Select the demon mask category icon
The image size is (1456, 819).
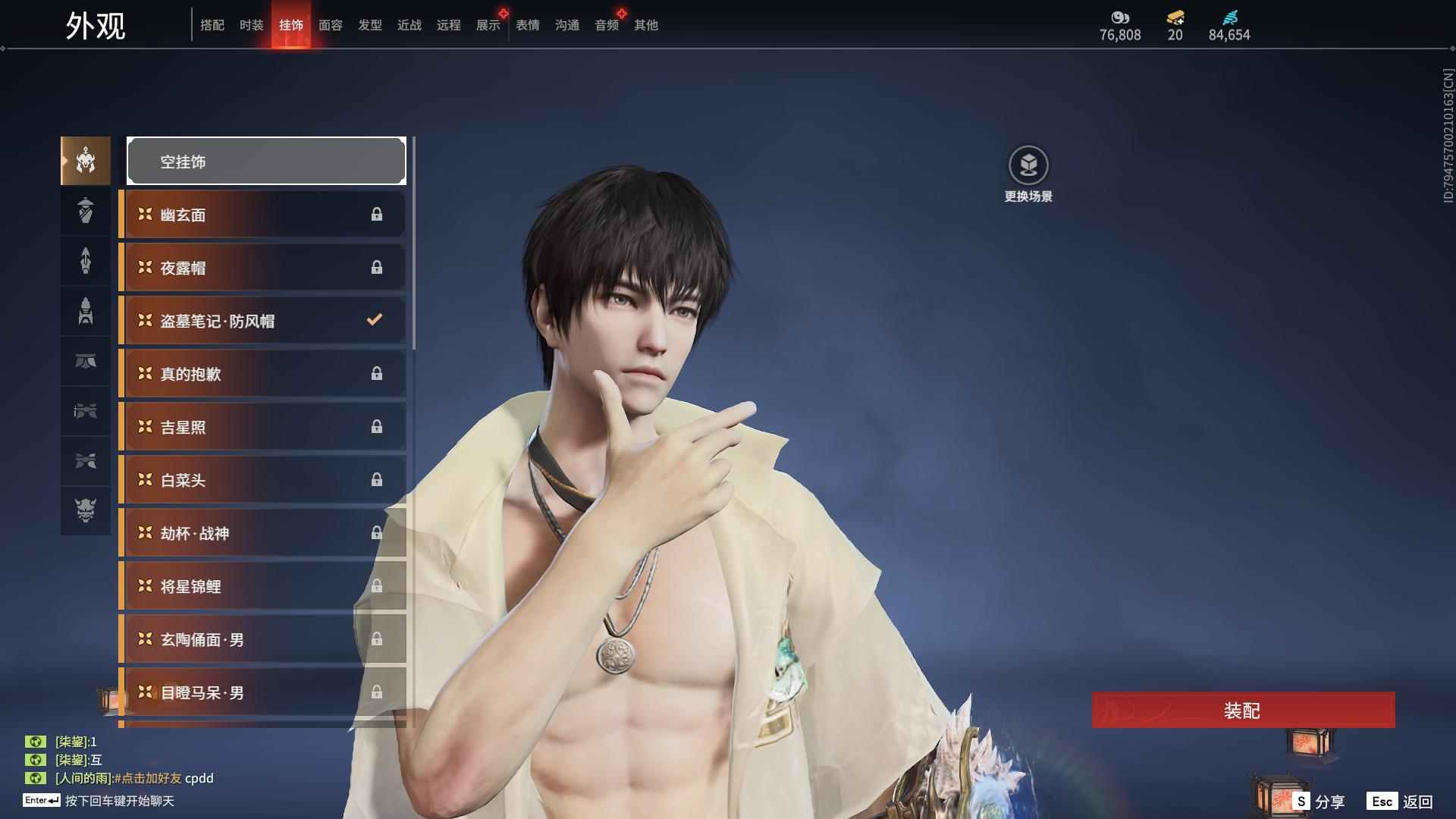[86, 510]
